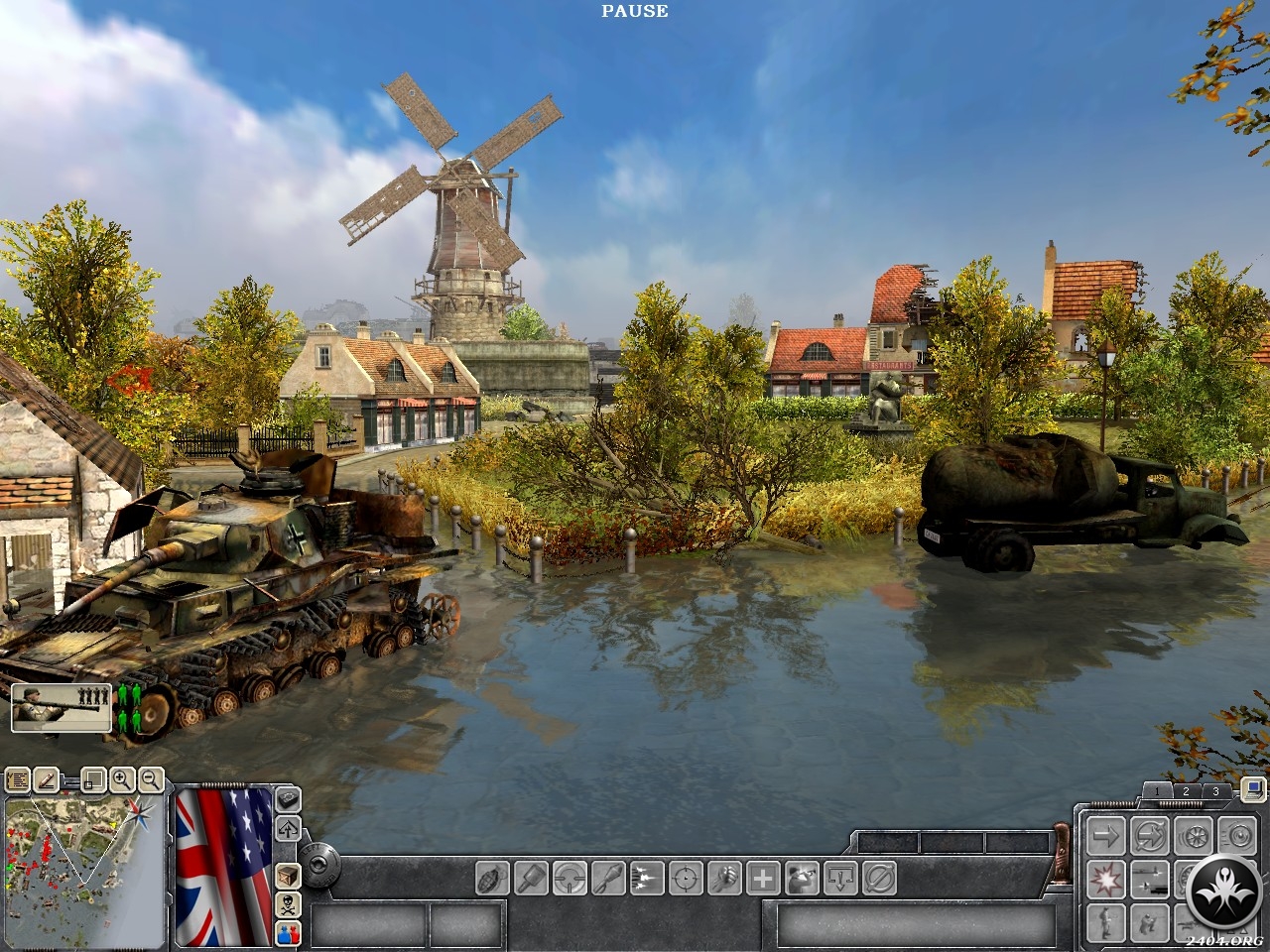
Task: Click the skull and crossbones icon
Action: 288,903
